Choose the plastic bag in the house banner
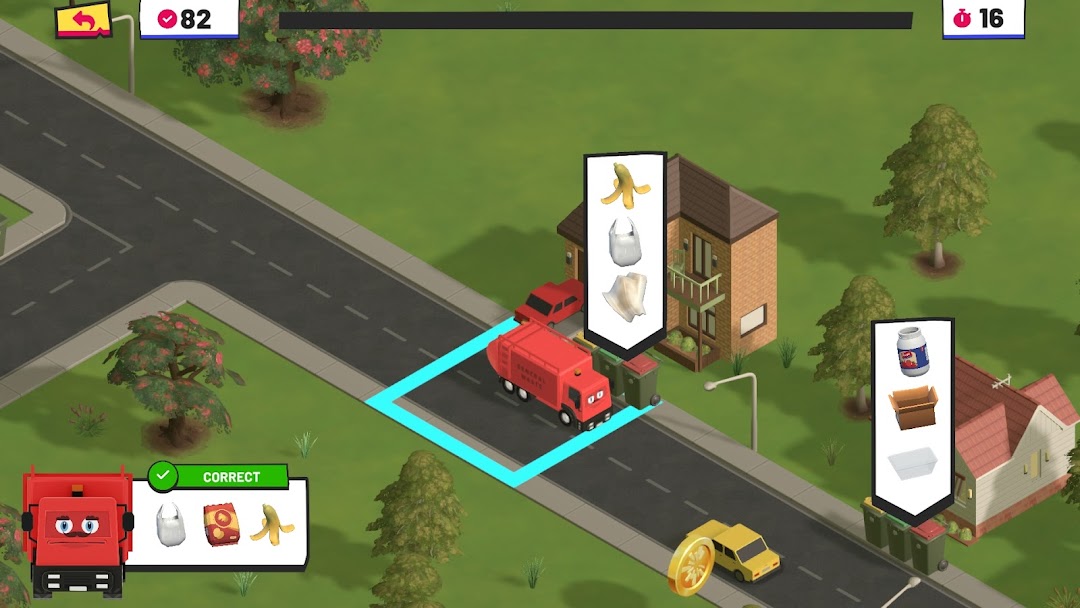 point(625,240)
